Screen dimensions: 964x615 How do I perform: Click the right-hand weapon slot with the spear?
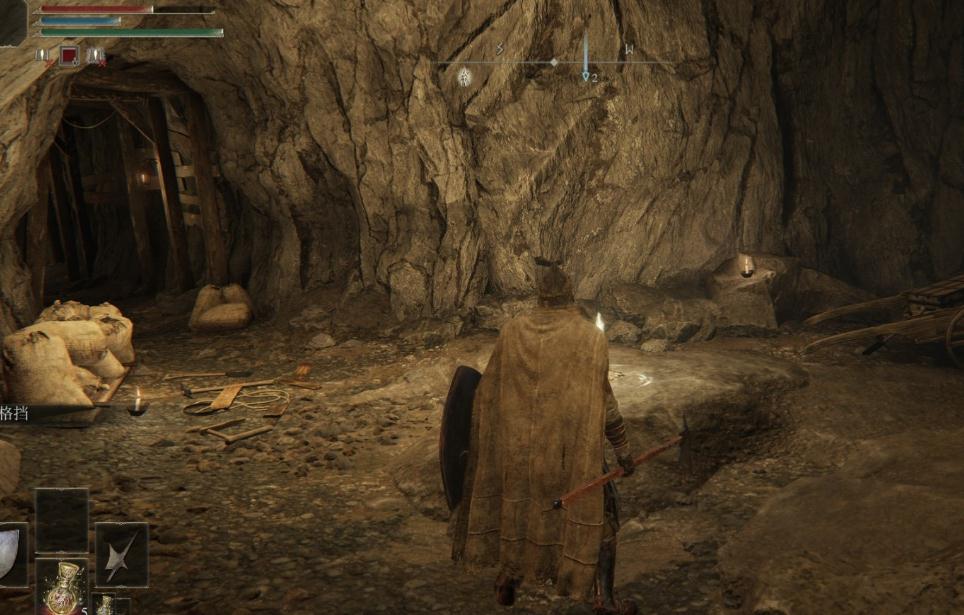pos(121,554)
